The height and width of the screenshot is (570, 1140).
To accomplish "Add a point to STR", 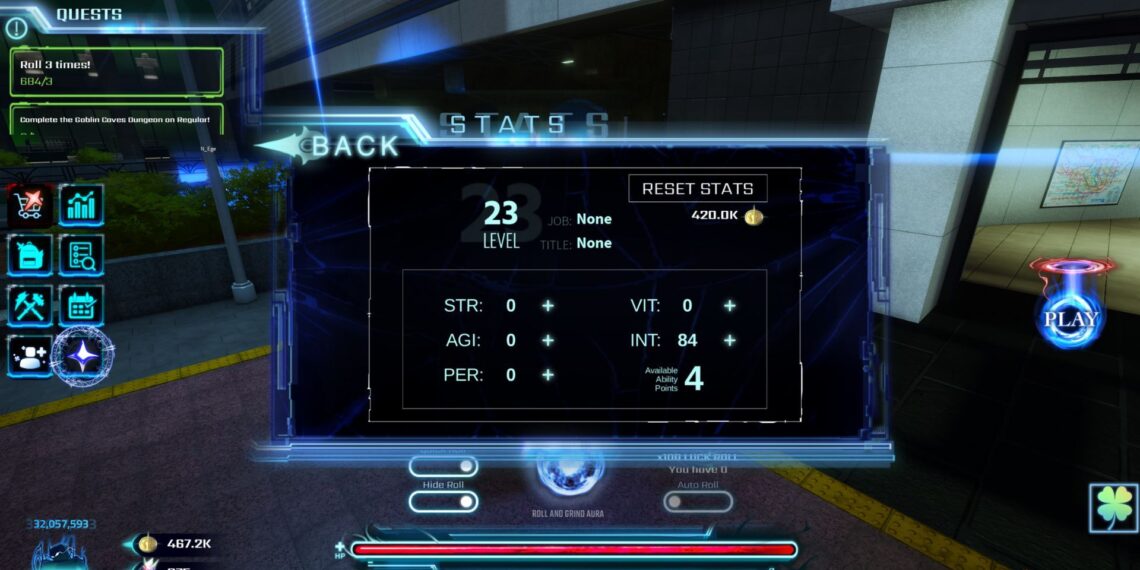I will [548, 306].
